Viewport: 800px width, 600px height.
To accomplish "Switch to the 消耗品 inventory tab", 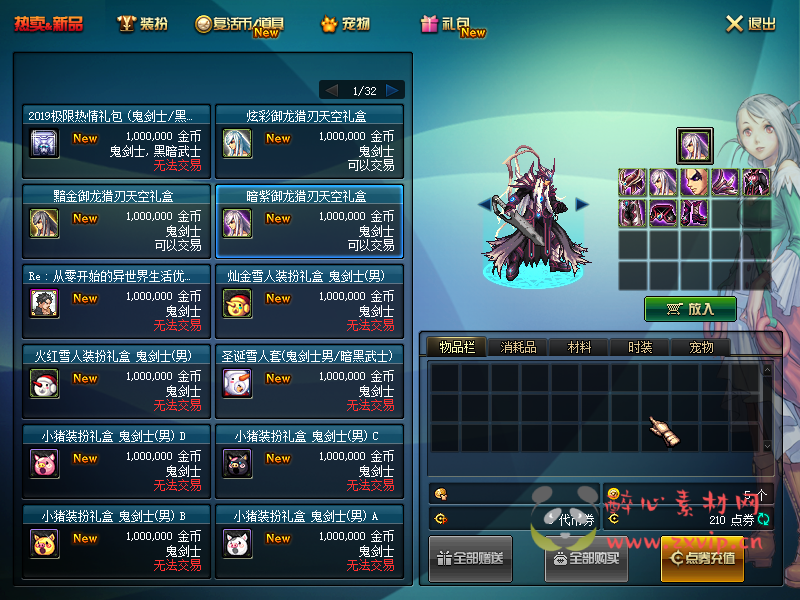I will point(518,347).
